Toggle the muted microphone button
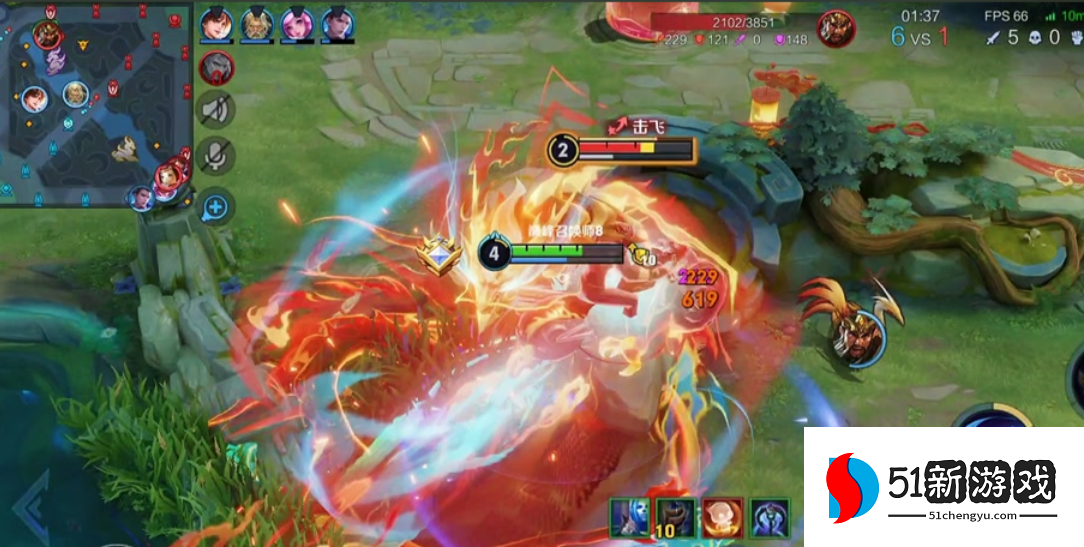The image size is (1084, 547). pyautogui.click(x=216, y=156)
